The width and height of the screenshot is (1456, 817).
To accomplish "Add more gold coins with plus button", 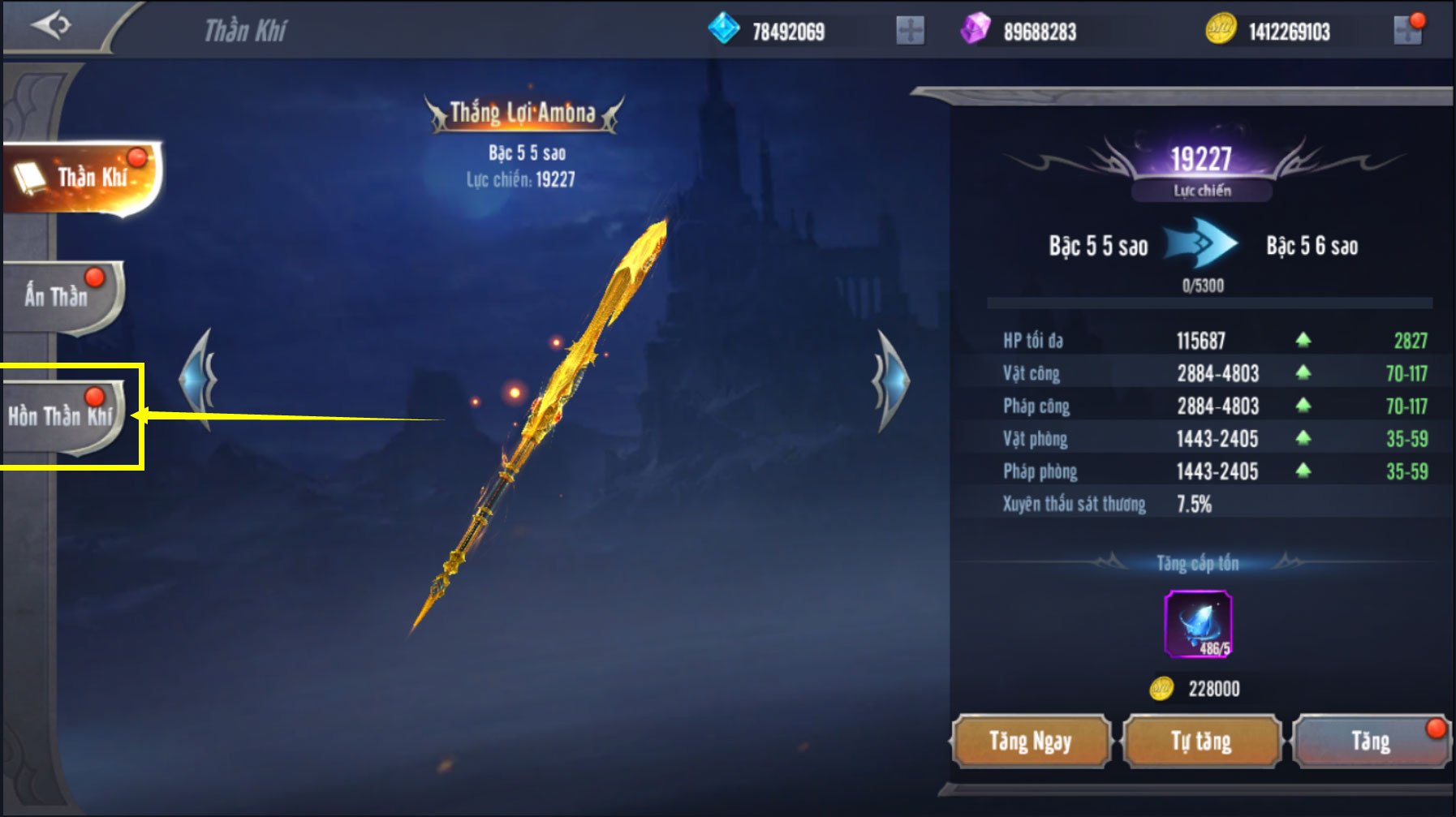I will coord(1407,31).
